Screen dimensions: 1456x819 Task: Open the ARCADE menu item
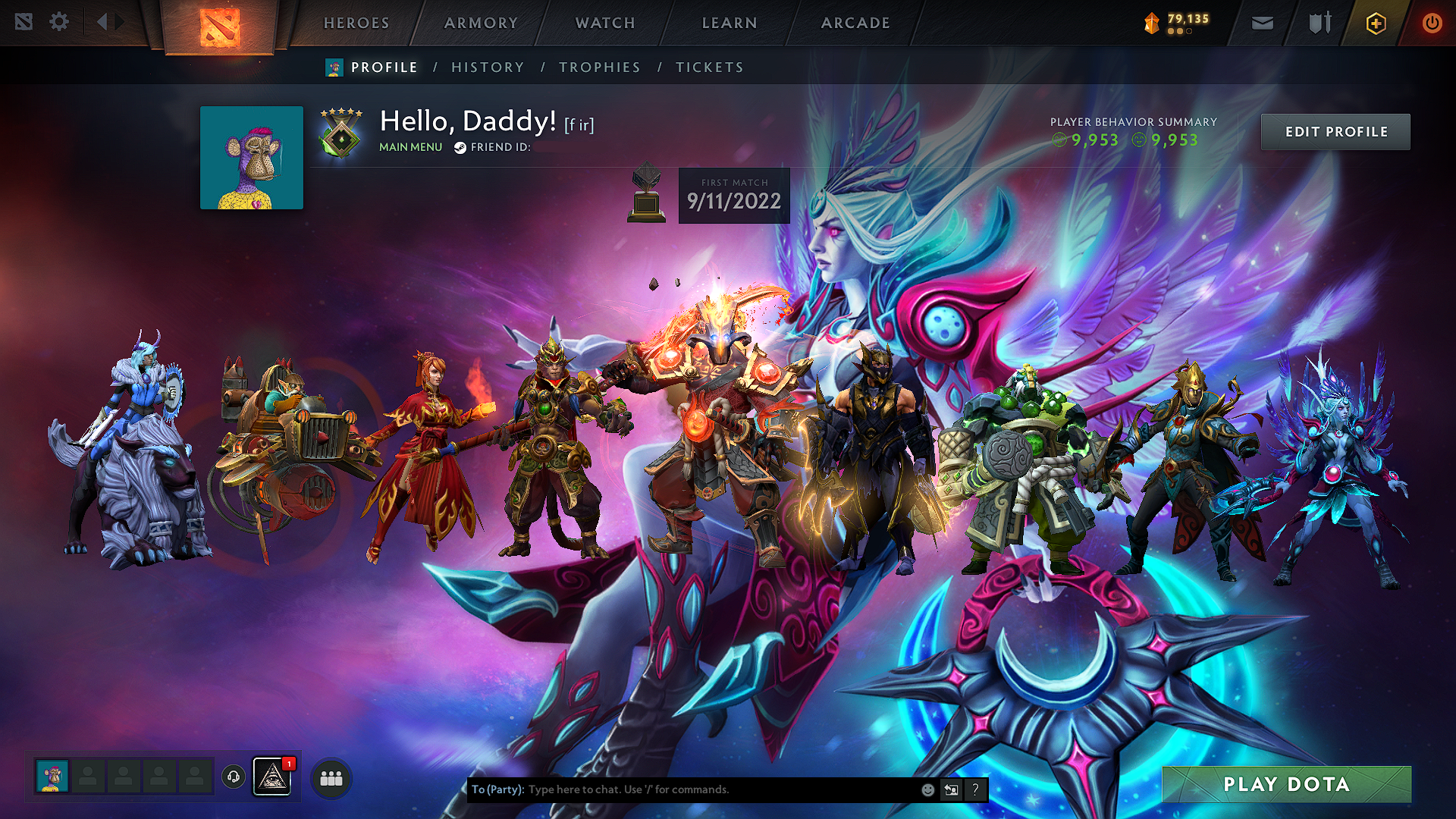click(x=855, y=23)
